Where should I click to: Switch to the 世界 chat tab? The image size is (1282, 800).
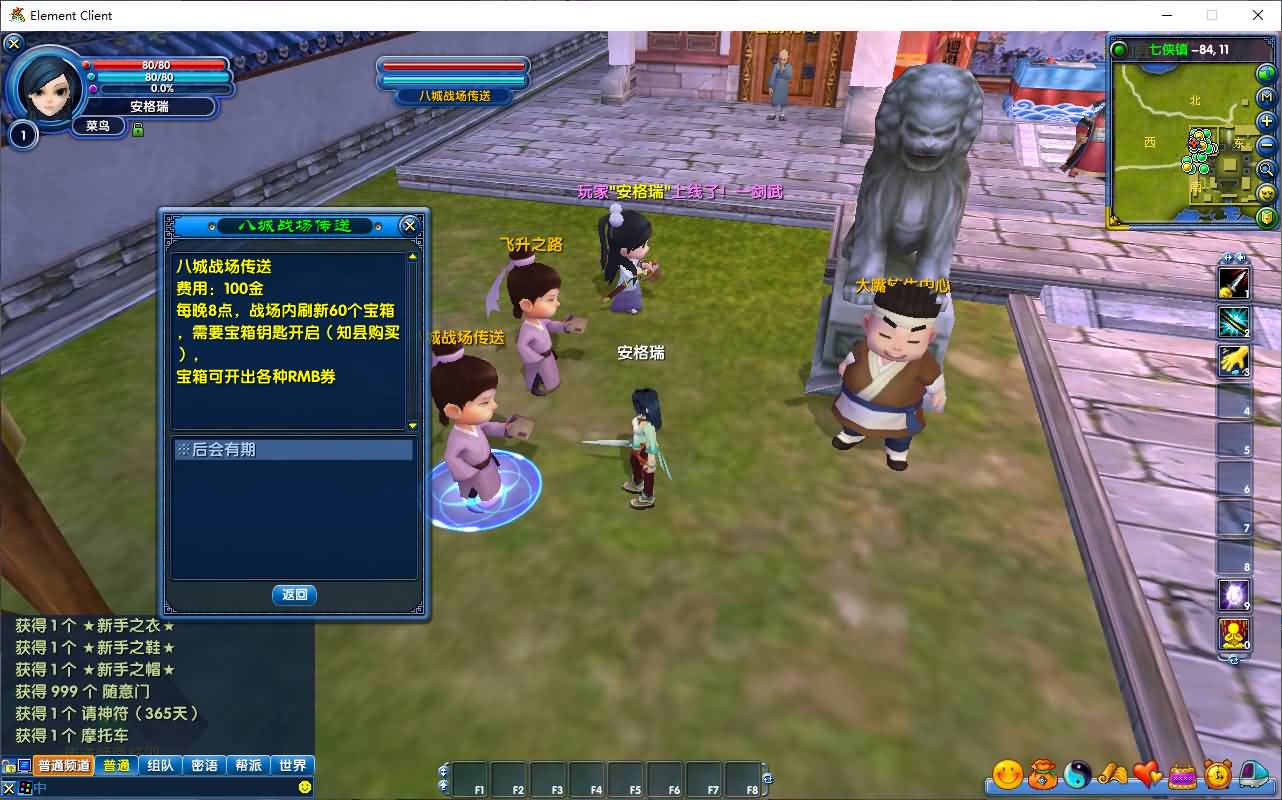point(293,765)
